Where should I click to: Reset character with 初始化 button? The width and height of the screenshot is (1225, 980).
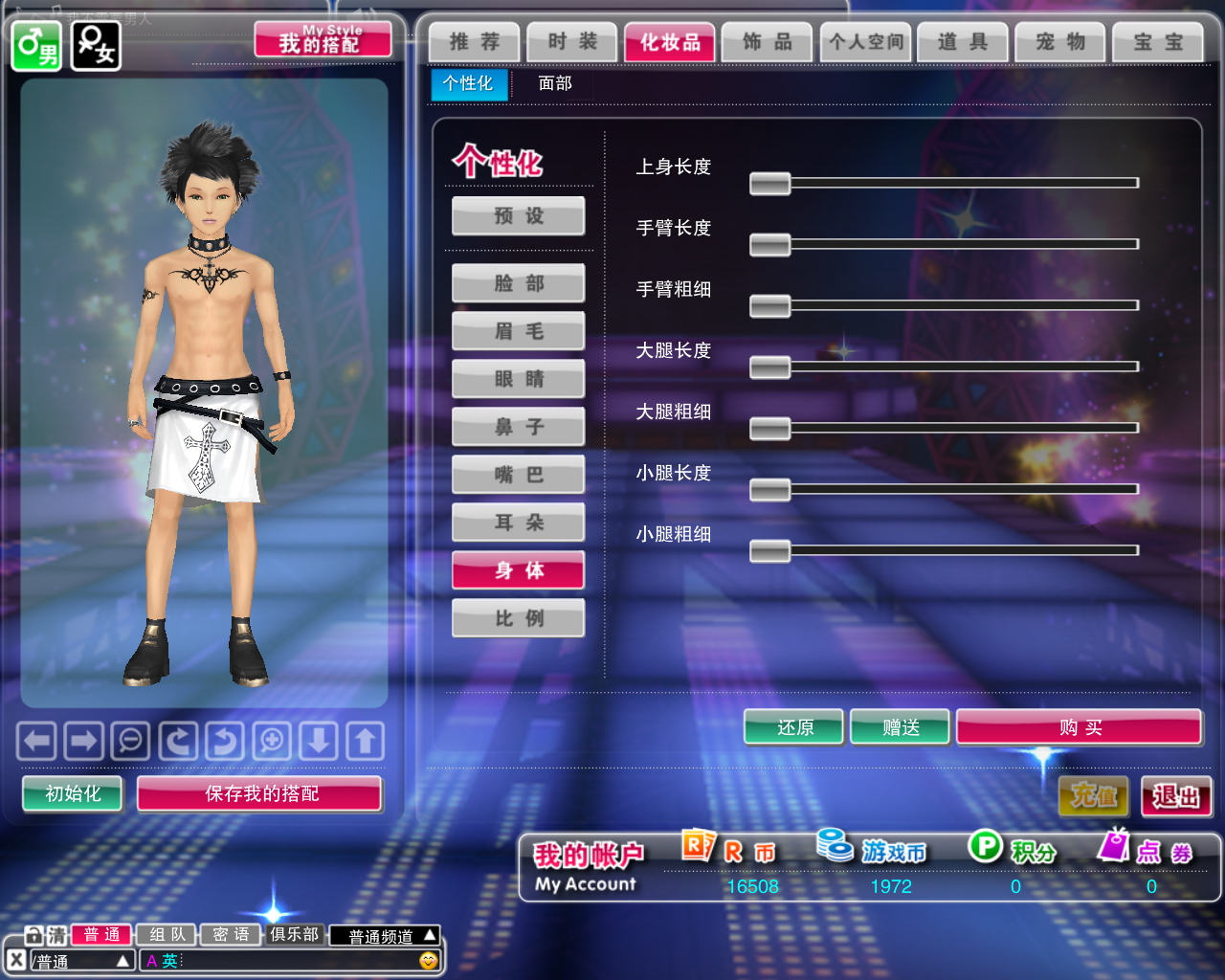tap(73, 793)
